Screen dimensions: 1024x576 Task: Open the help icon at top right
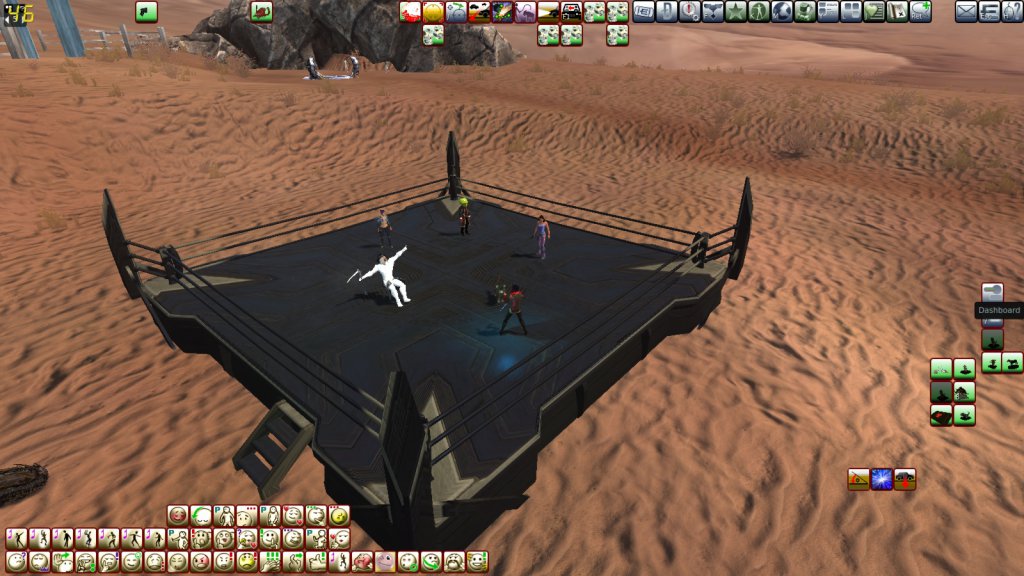pyautogui.click(x=1012, y=12)
